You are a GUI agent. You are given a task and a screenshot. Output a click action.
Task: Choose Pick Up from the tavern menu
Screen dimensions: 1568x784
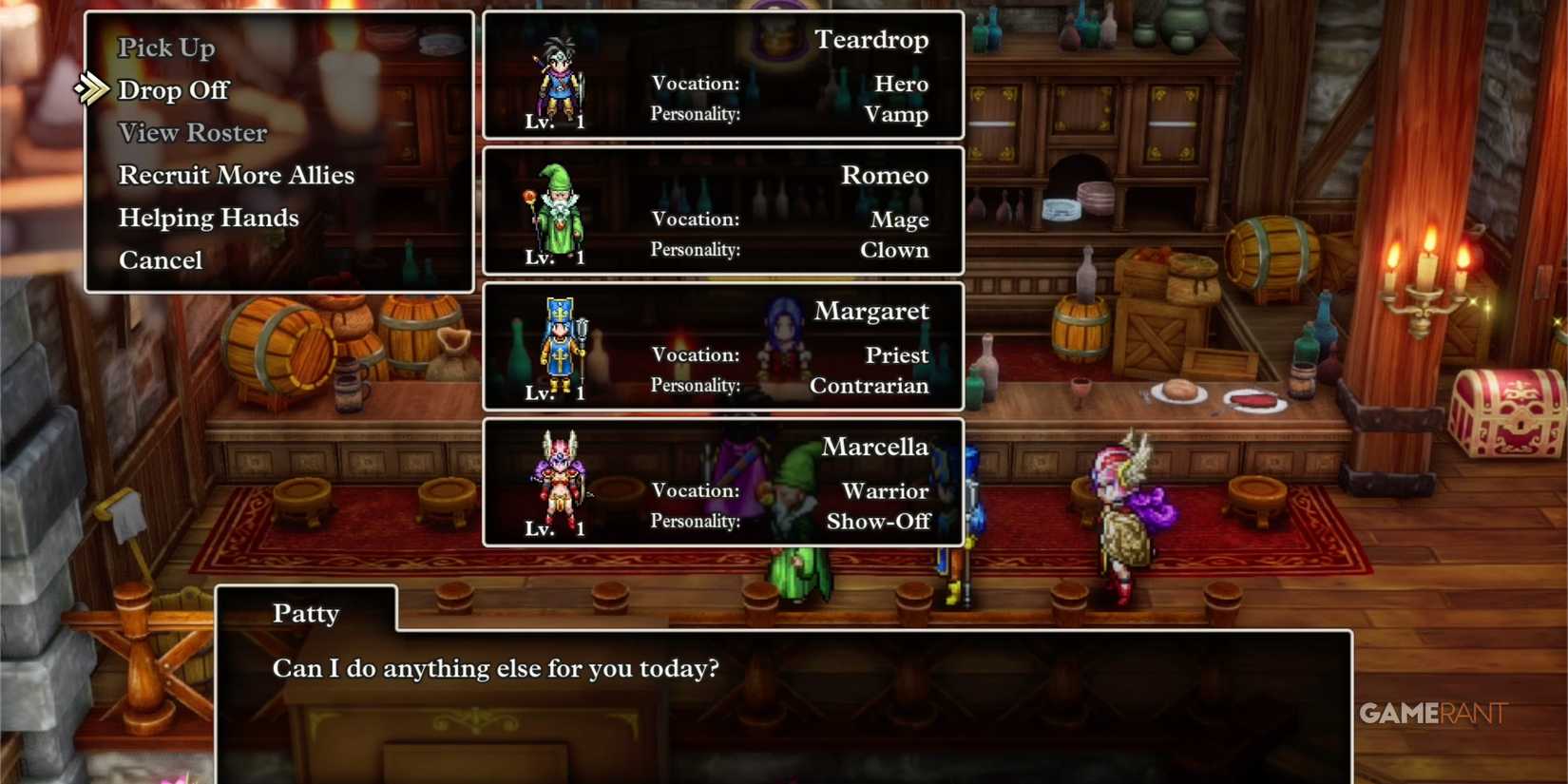coord(166,47)
